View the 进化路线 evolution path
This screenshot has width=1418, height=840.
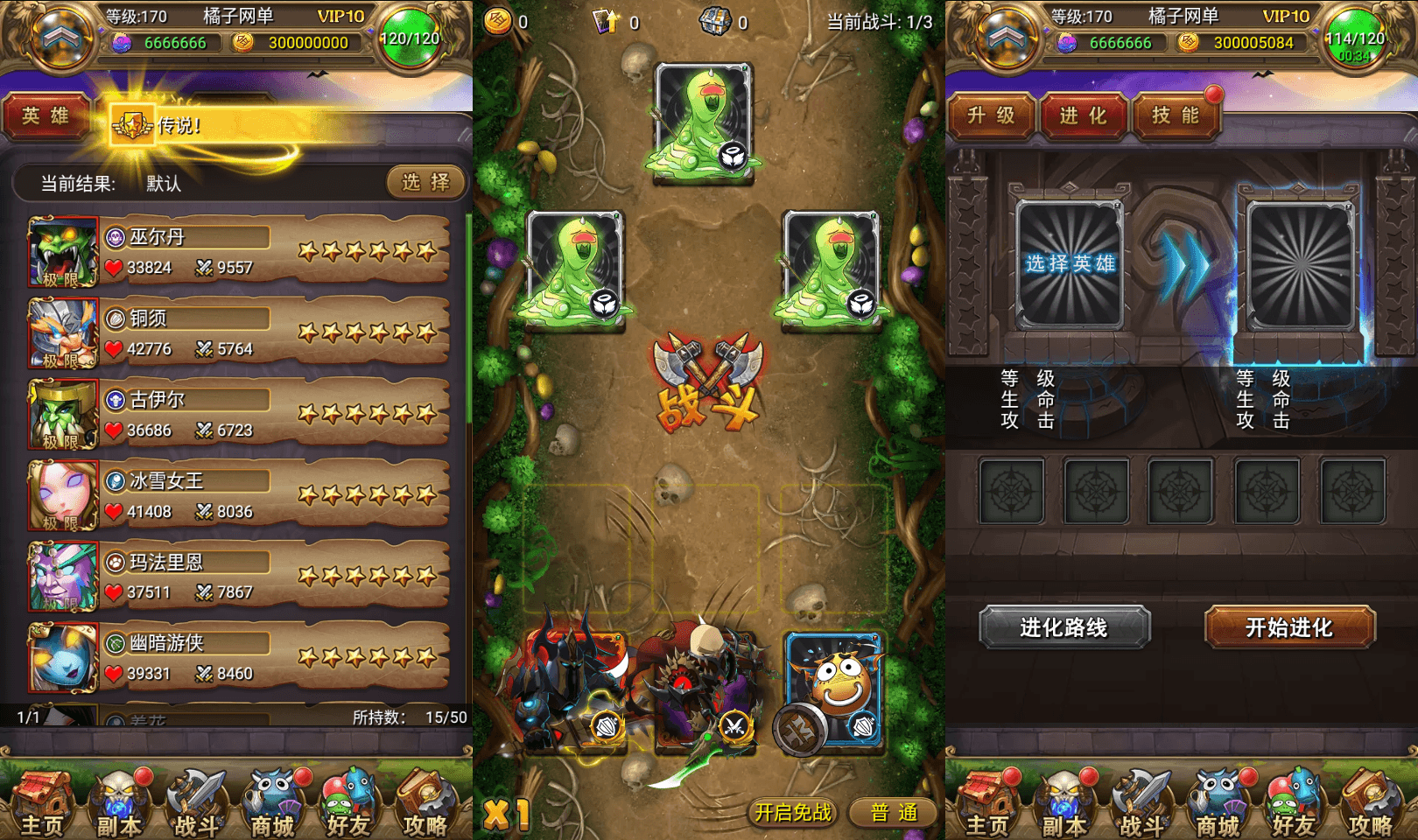(x=1066, y=628)
